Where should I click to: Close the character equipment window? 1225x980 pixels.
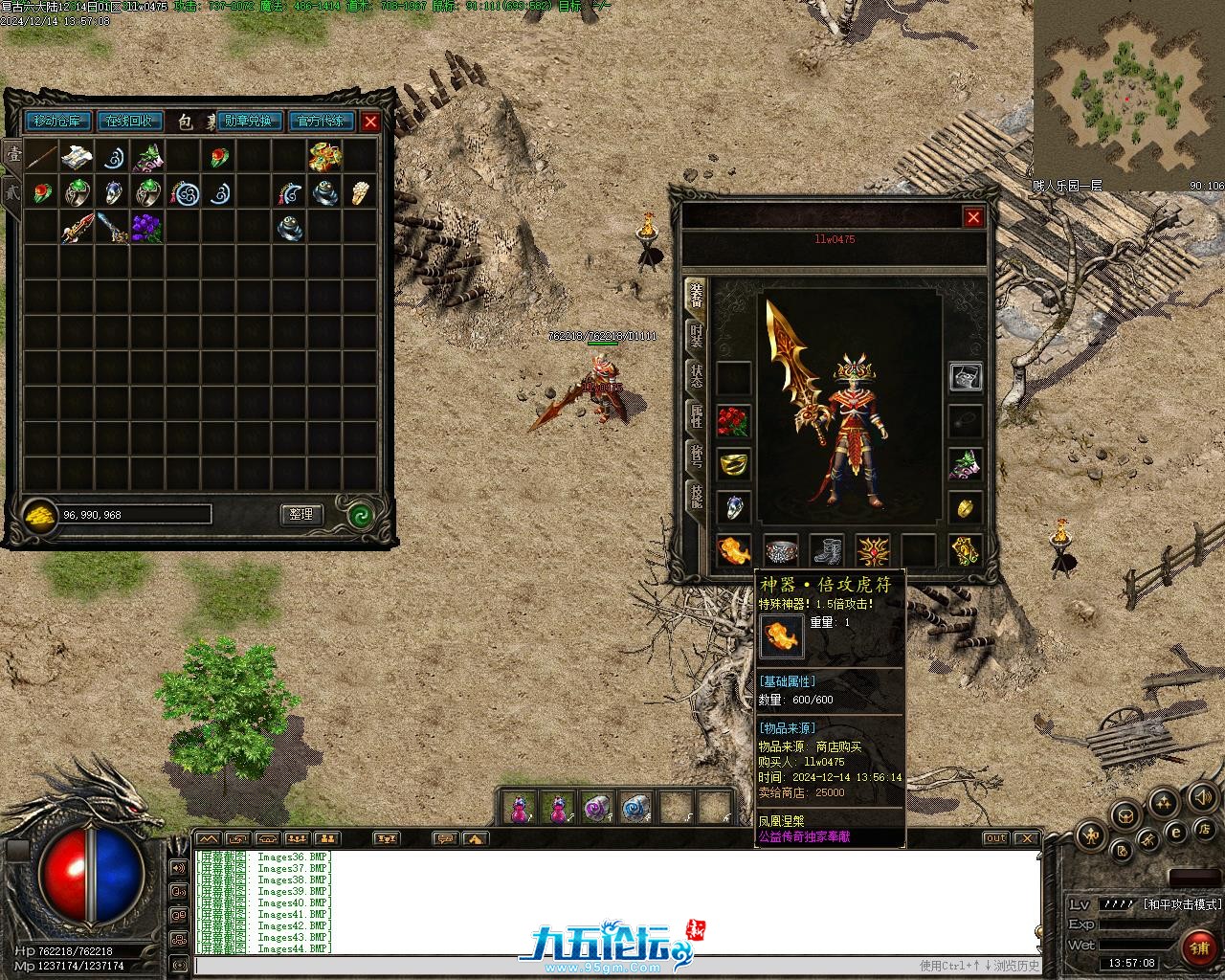pos(973,217)
